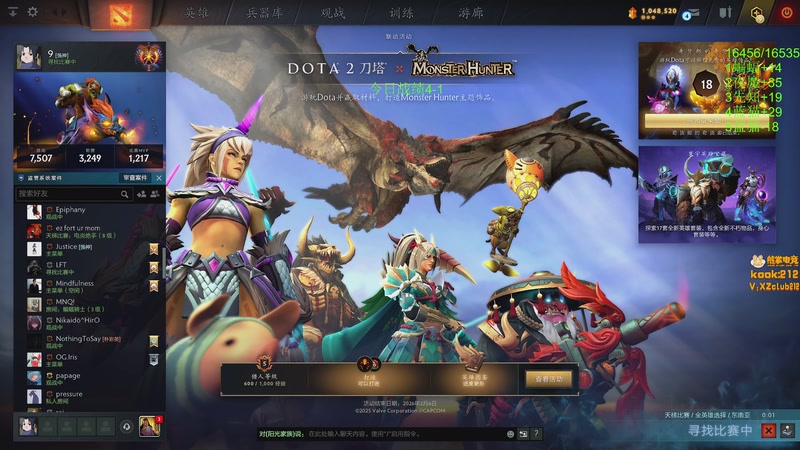Click the red power quit button
The image size is (800, 450).
[x=786, y=13]
